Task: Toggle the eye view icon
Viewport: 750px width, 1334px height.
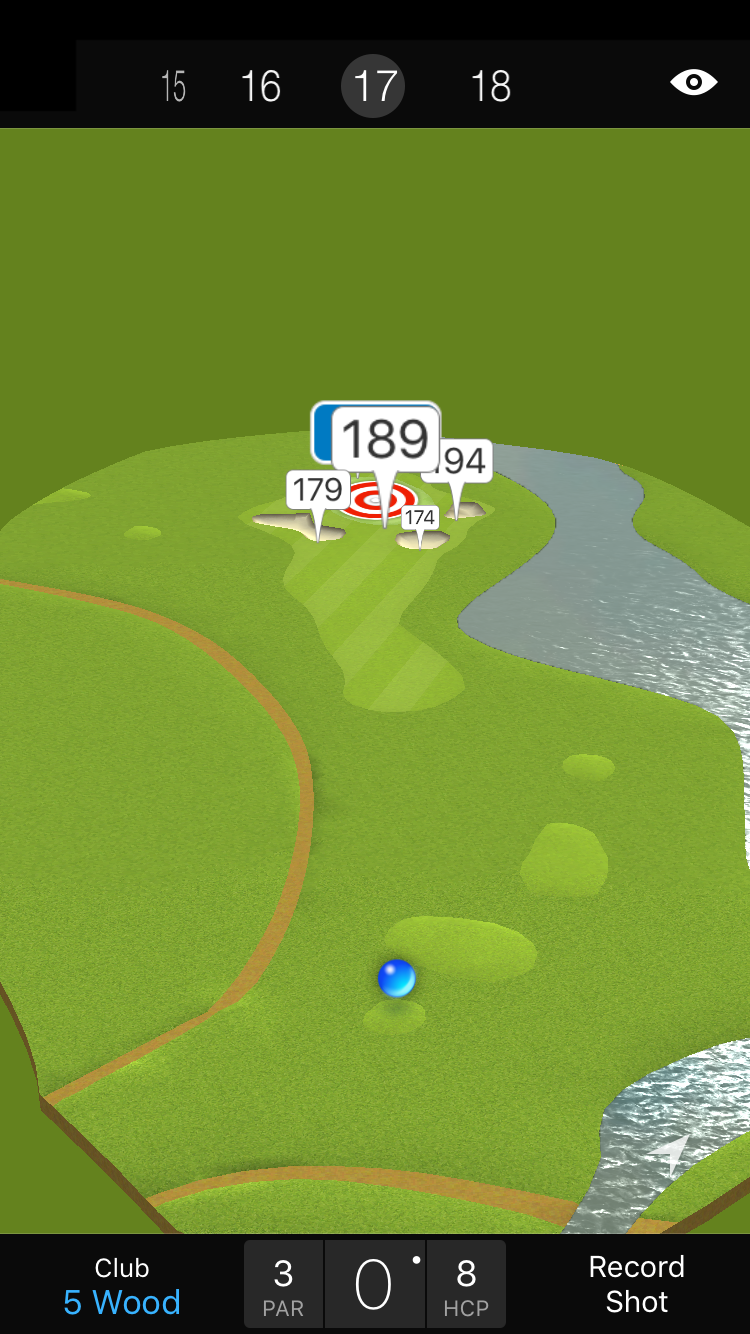Action: tap(693, 82)
